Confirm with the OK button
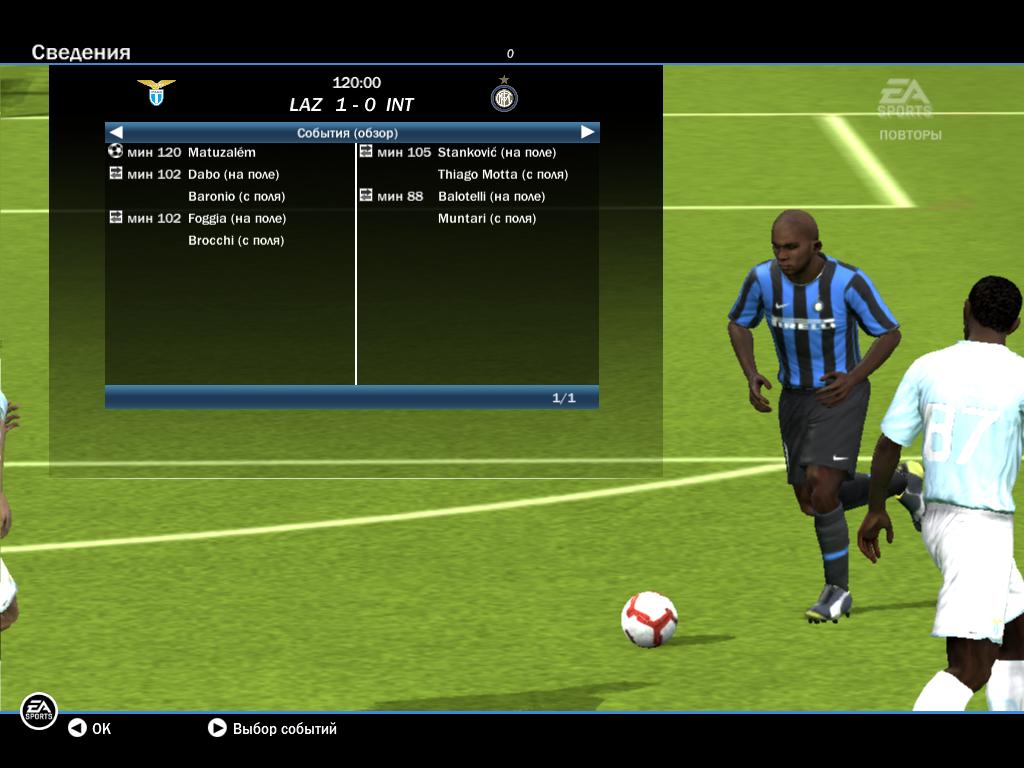 point(90,729)
